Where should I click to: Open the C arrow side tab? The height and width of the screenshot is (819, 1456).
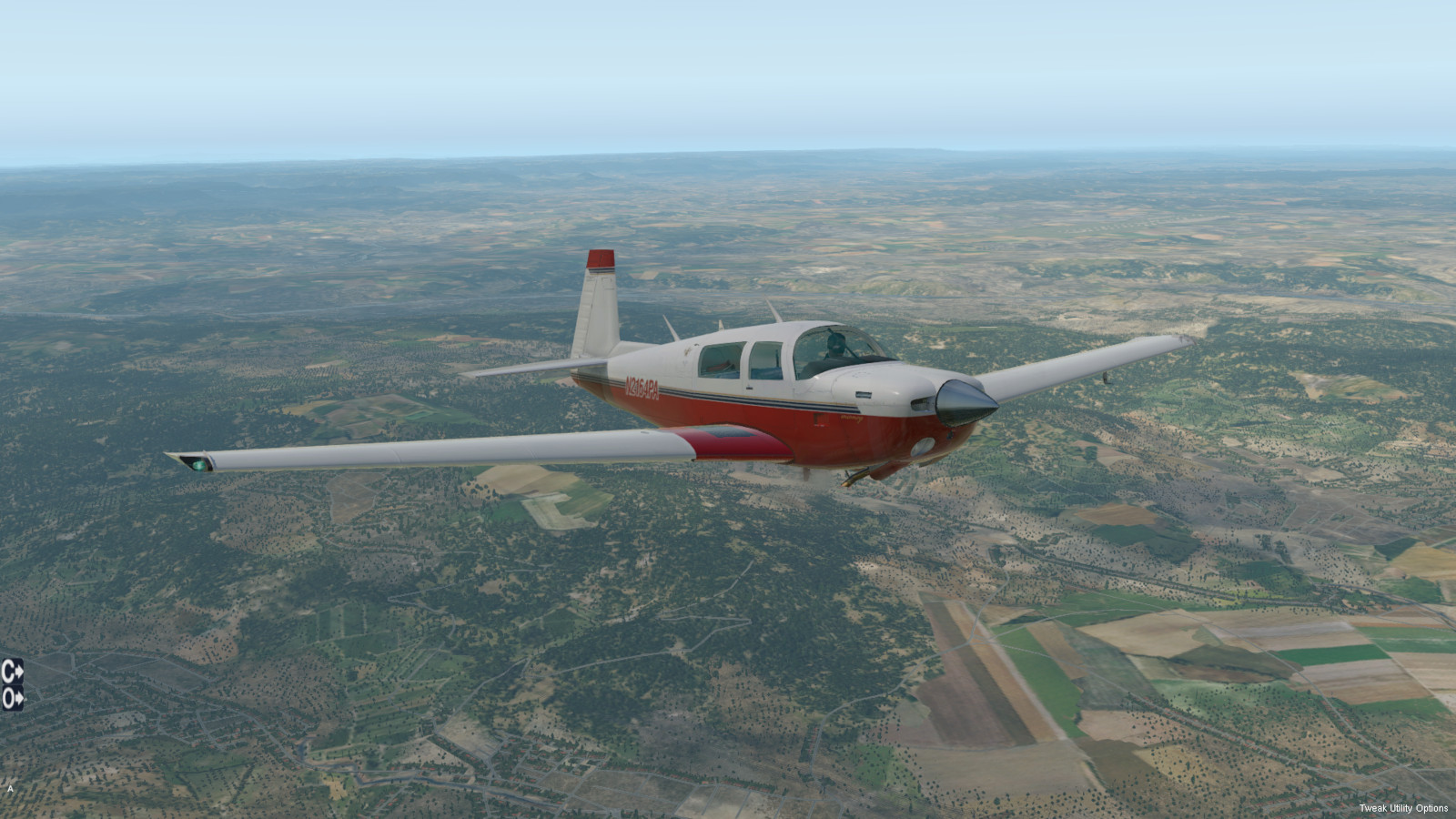[12, 672]
